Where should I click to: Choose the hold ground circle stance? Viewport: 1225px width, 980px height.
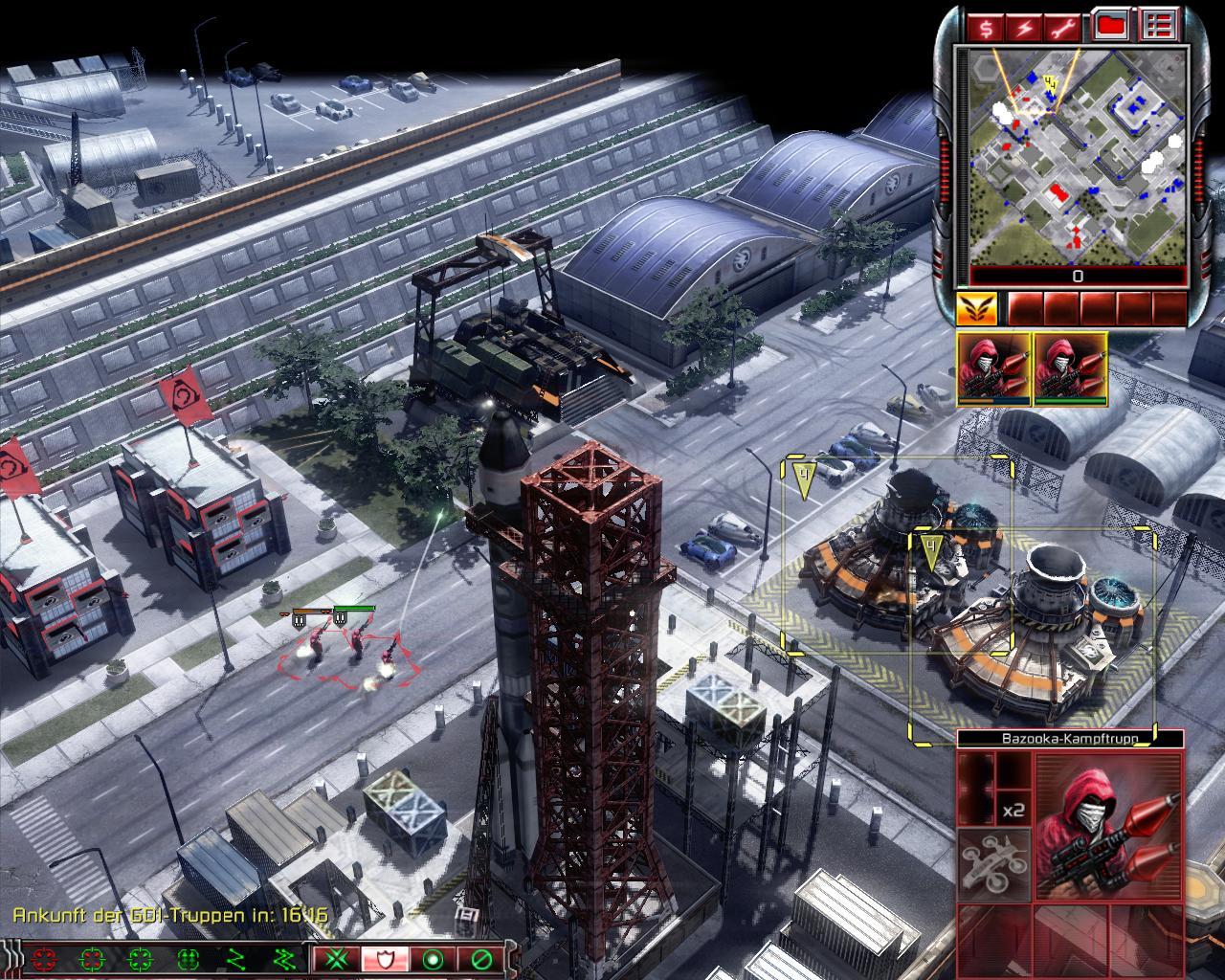433,958
